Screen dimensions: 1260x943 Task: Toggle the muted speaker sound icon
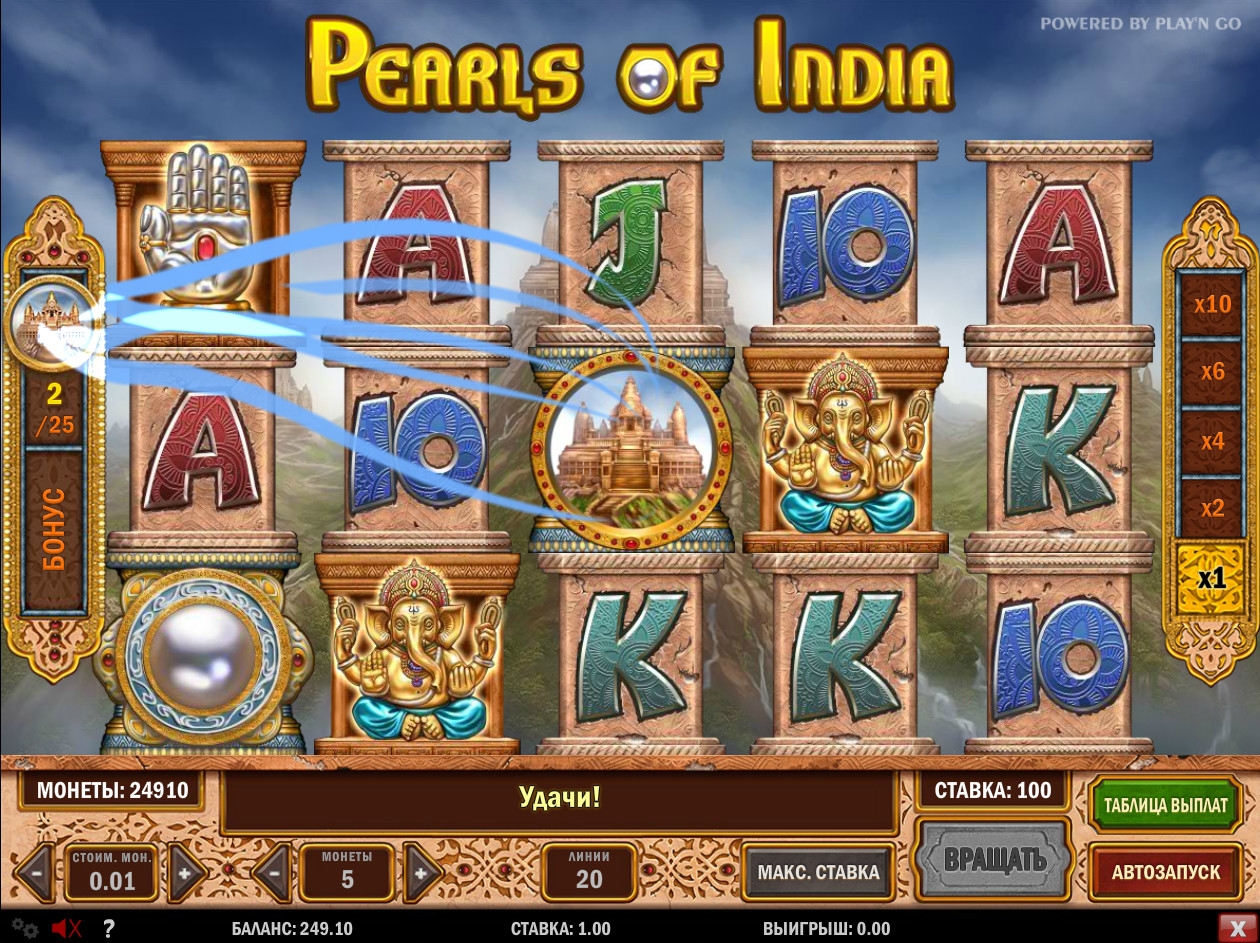[x=66, y=928]
